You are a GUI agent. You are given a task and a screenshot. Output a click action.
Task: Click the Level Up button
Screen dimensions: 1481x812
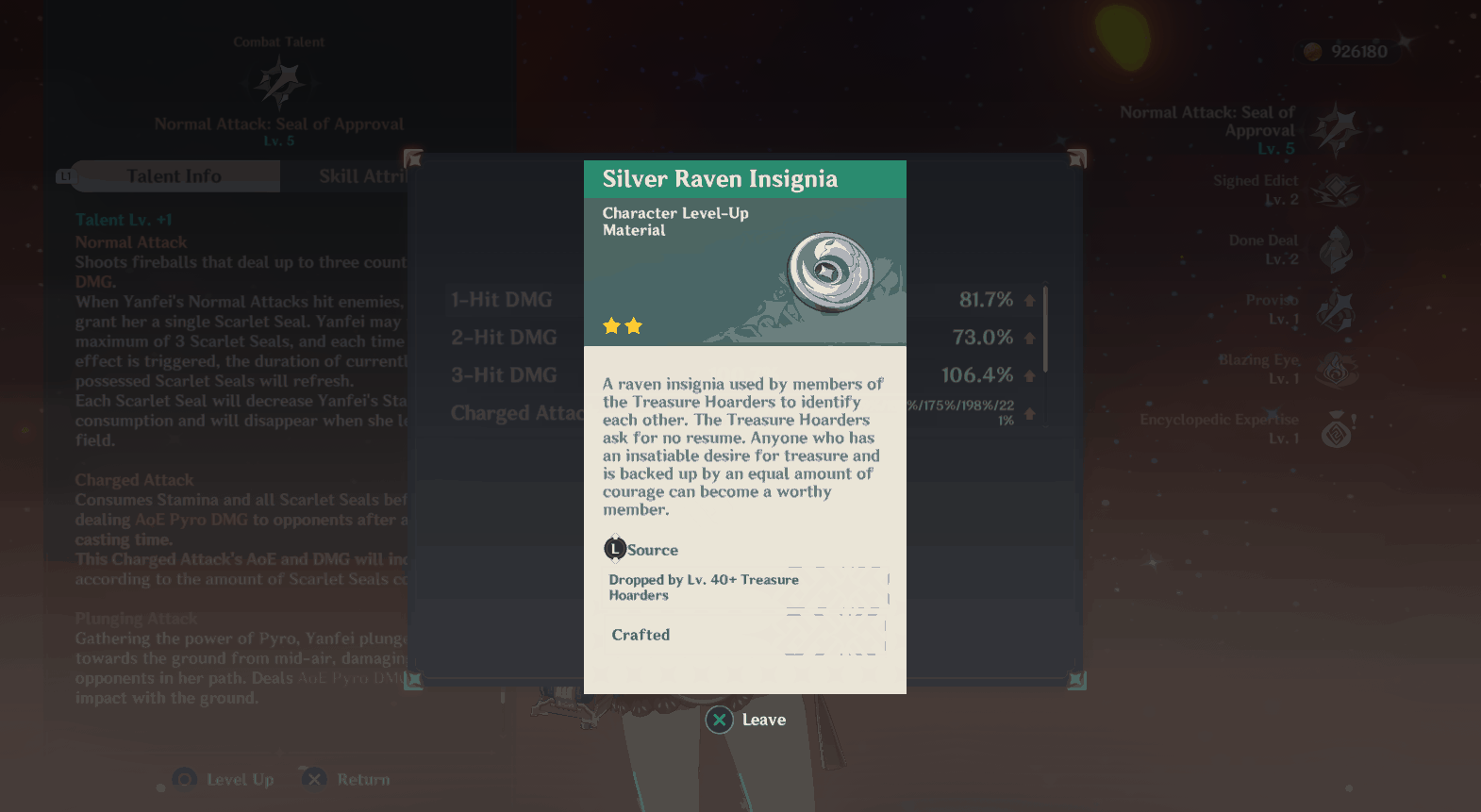point(225,780)
